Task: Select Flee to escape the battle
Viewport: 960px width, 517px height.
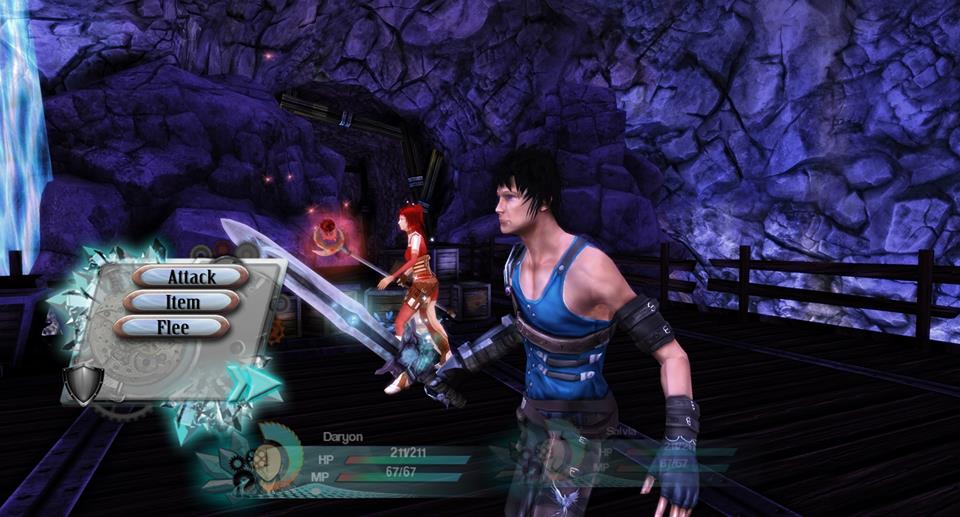Action: [x=172, y=326]
